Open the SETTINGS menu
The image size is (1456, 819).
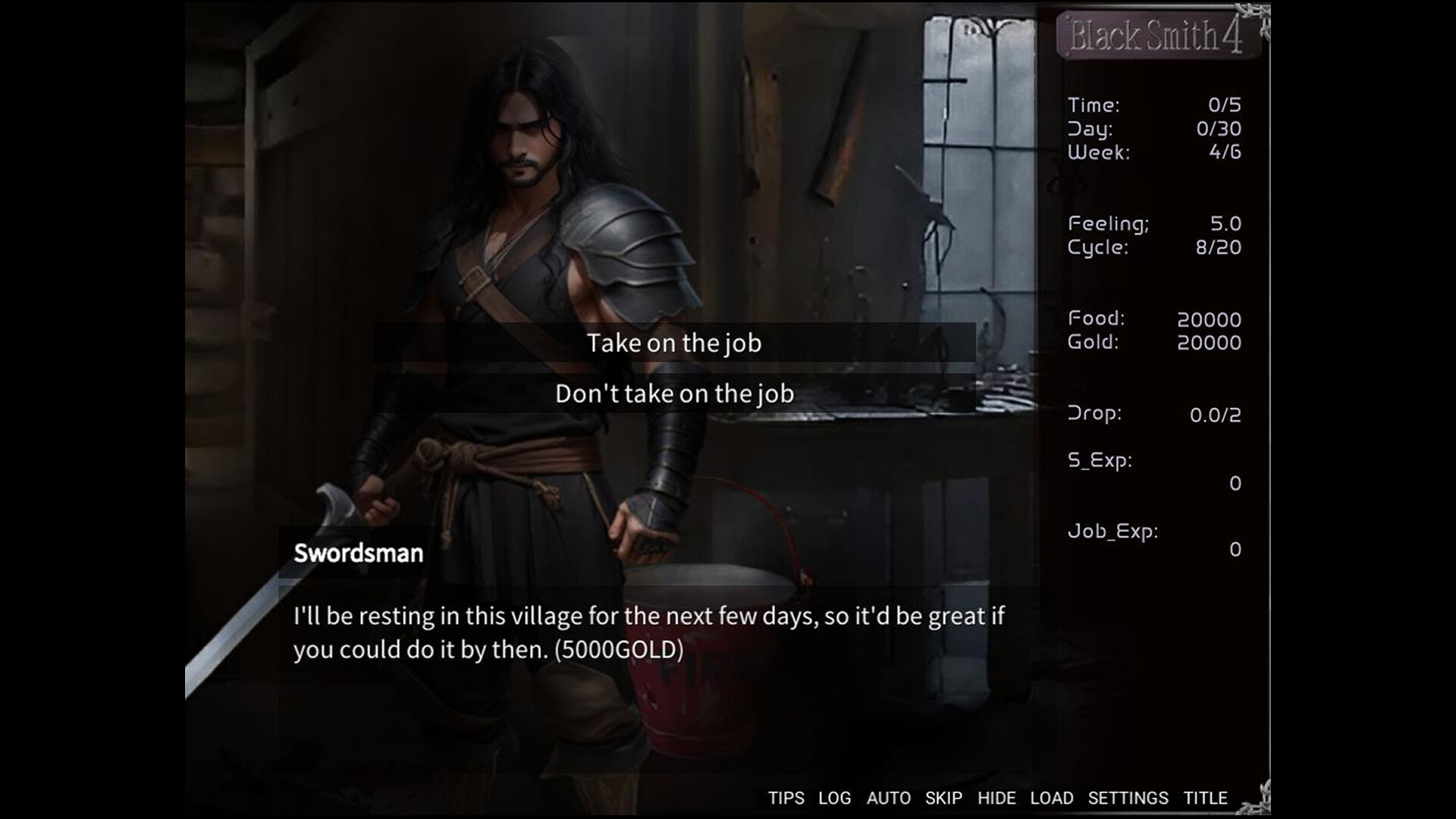1129,798
